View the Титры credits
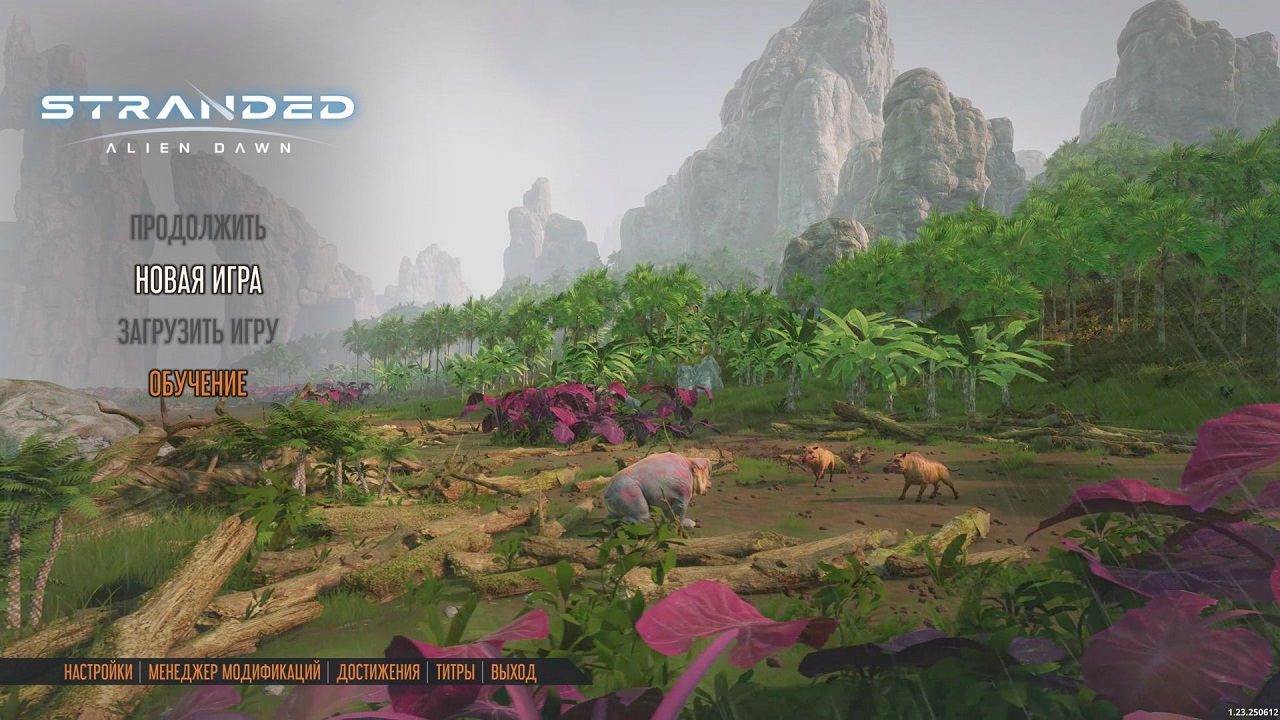Screen dimensions: 1280x720 (x=455, y=672)
